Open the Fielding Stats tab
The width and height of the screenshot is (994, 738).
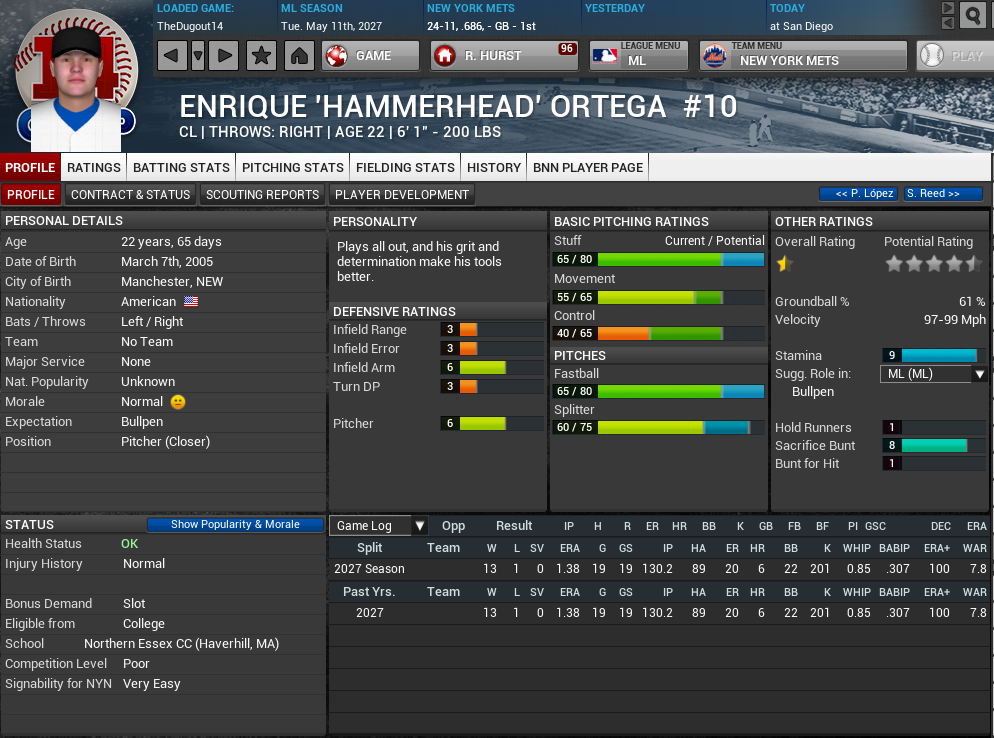coord(405,167)
